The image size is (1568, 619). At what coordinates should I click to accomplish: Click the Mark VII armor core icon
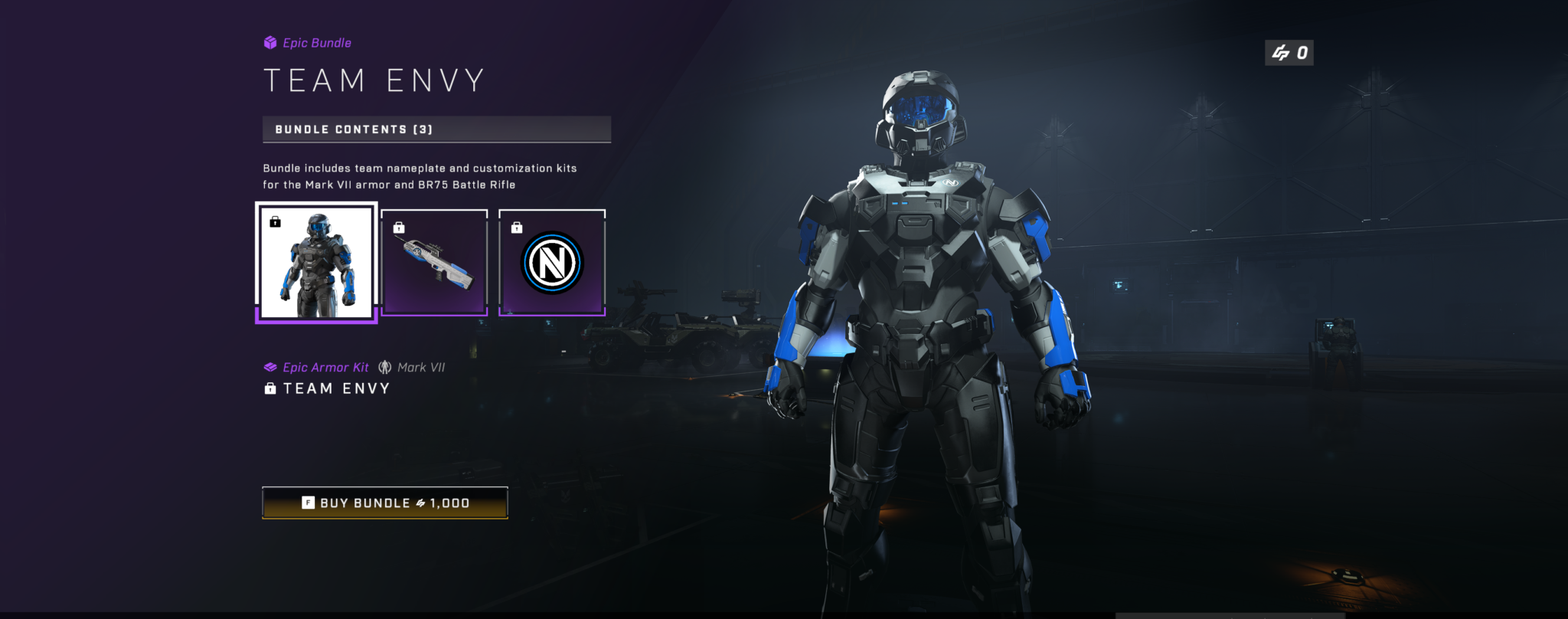pyautogui.click(x=385, y=367)
